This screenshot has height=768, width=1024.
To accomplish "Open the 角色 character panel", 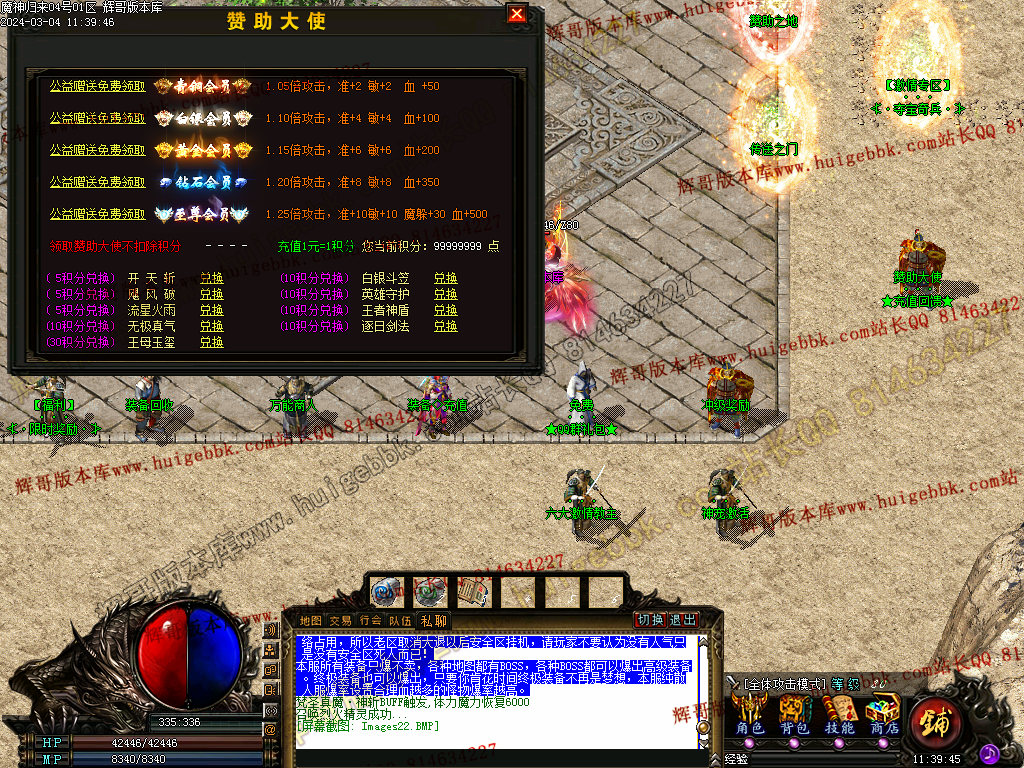I will pos(749,715).
